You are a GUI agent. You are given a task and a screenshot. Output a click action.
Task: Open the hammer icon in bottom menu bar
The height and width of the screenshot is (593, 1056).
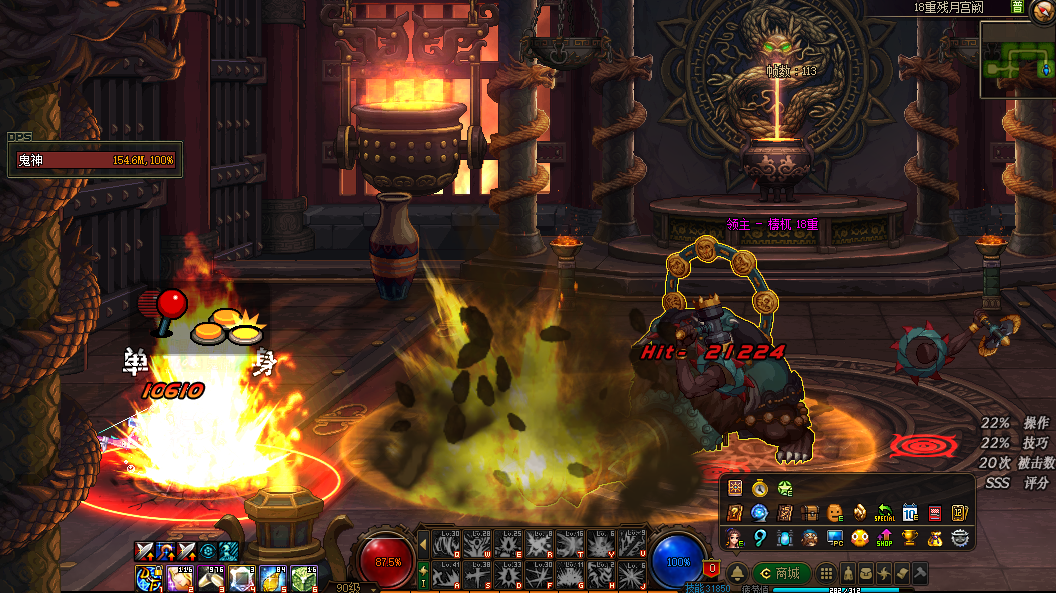click(x=920, y=573)
